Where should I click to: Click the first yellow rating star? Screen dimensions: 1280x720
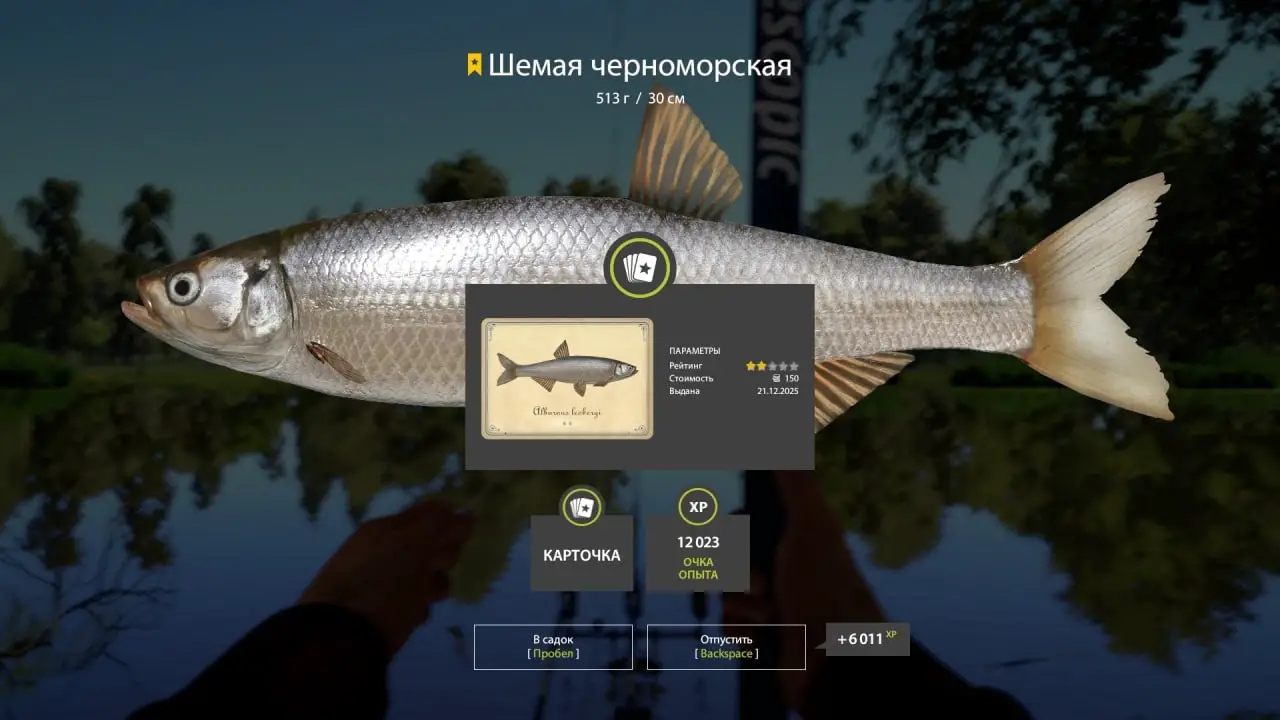(750, 366)
